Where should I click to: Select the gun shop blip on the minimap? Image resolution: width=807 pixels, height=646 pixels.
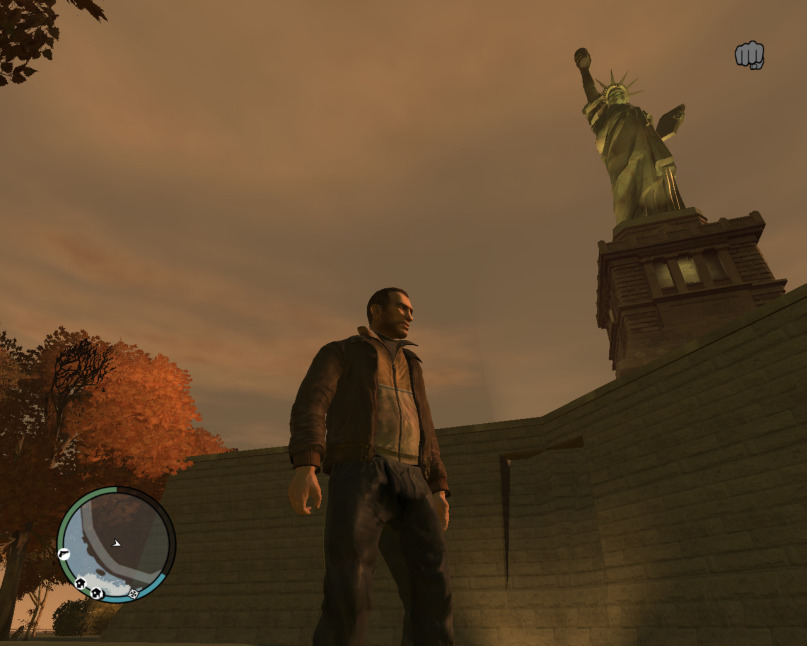[x=64, y=553]
